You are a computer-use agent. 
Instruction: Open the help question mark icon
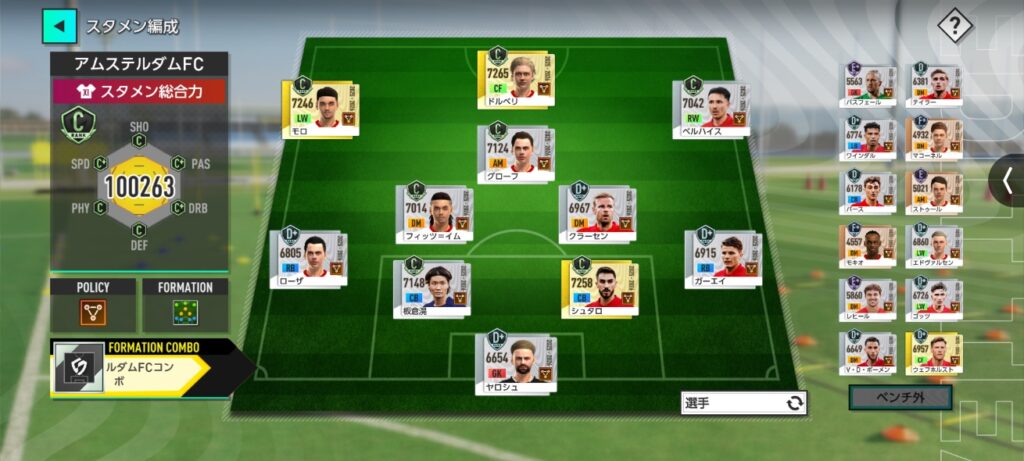click(955, 26)
